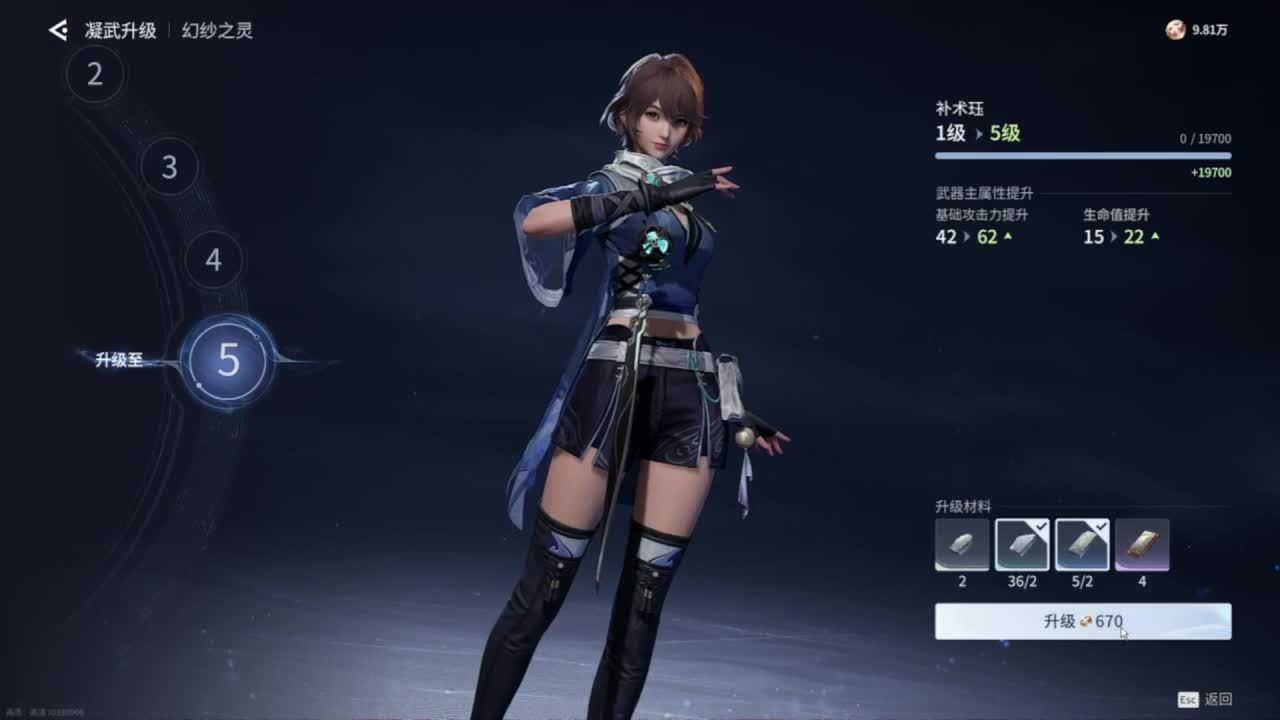
Task: Select level 2 node on the arc
Action: tap(95, 74)
